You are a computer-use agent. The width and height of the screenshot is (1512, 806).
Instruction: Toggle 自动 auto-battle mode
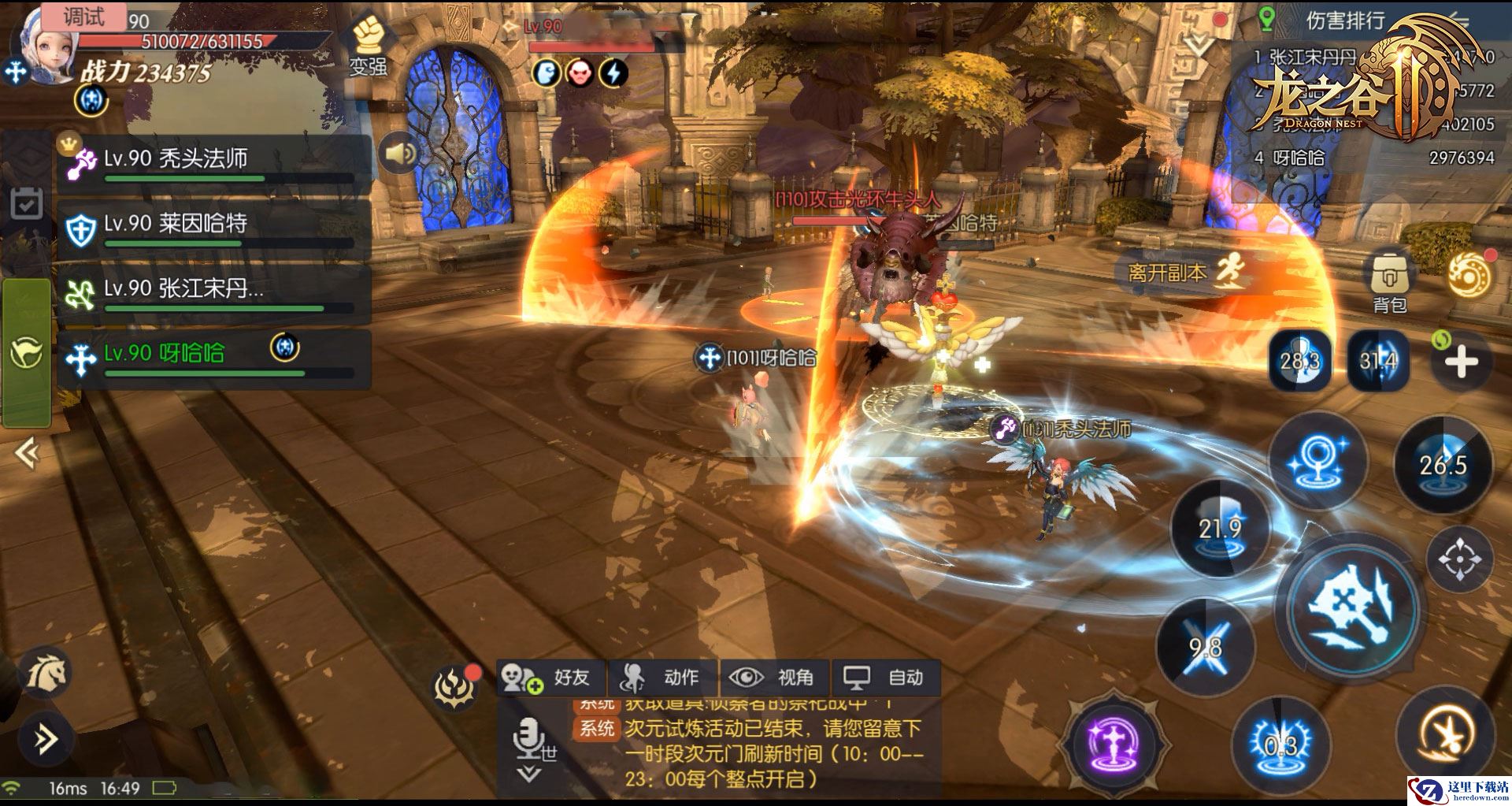click(x=886, y=678)
